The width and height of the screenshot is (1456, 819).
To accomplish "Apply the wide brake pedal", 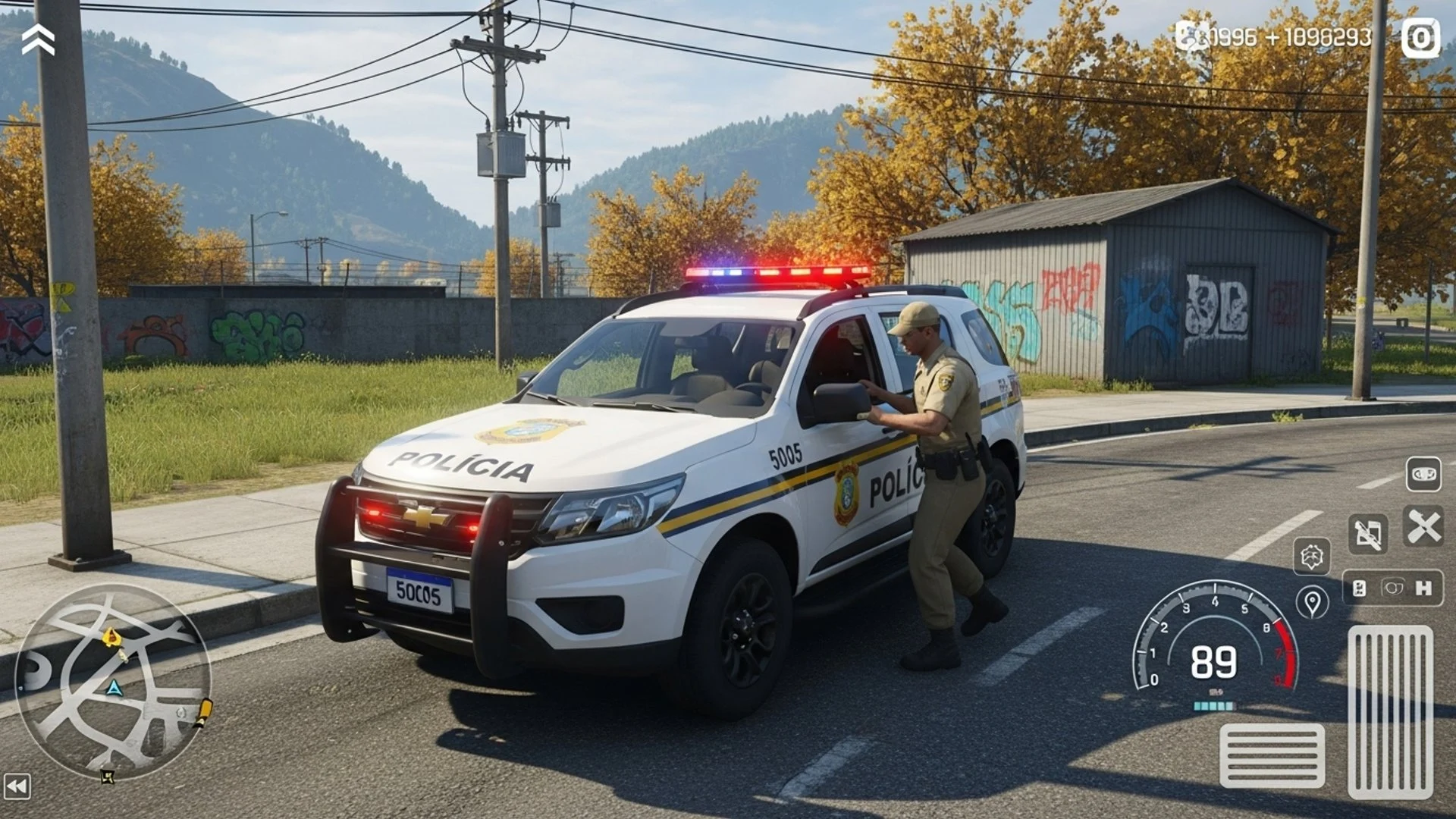I will tap(1272, 755).
